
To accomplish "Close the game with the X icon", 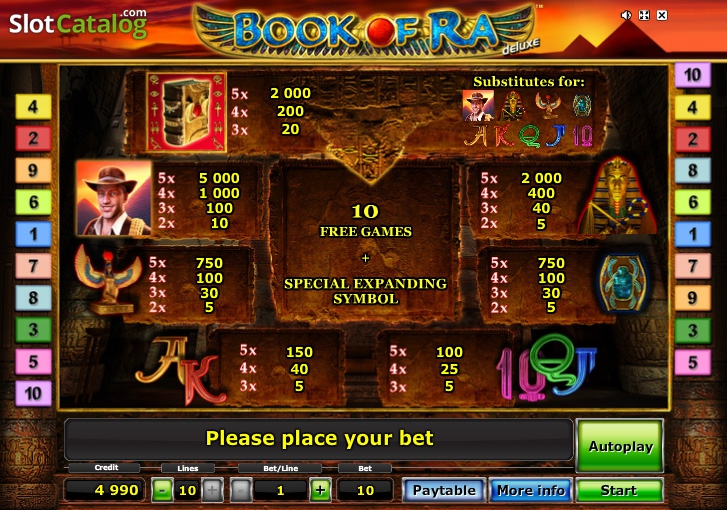I will (662, 15).
